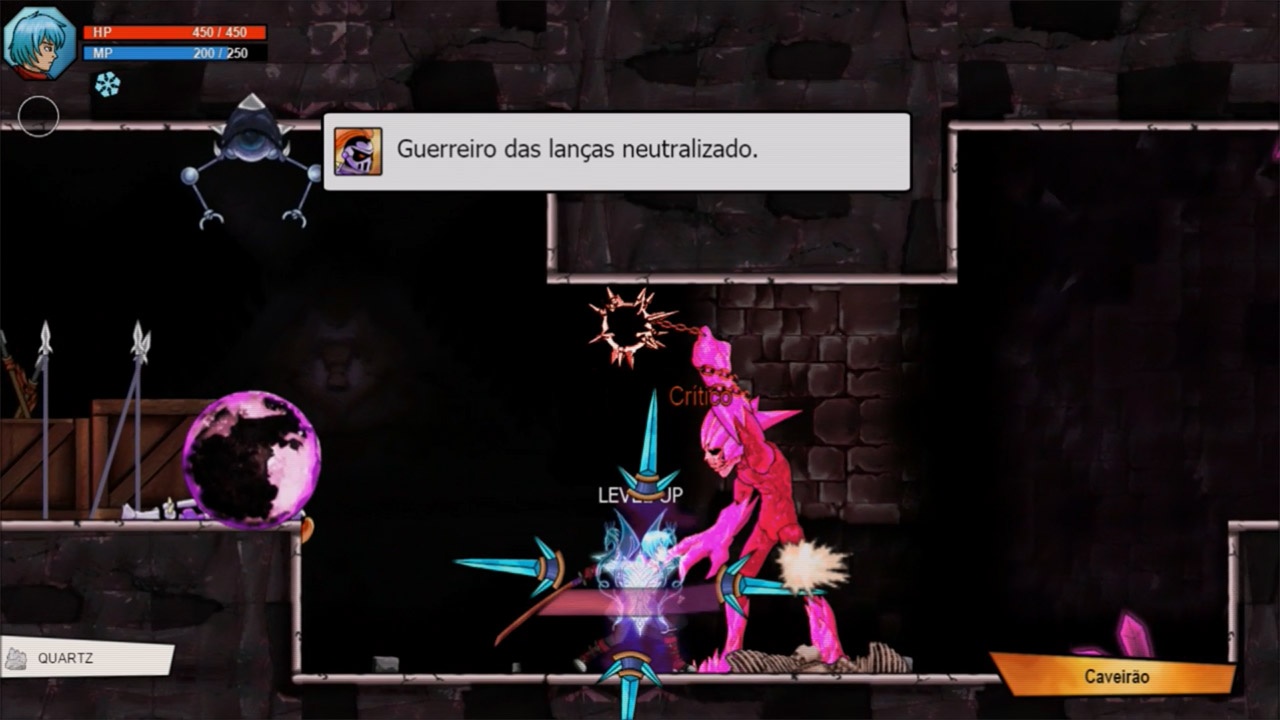Click the warrior helmet icon in the notification
1280x720 pixels.
coord(358,152)
